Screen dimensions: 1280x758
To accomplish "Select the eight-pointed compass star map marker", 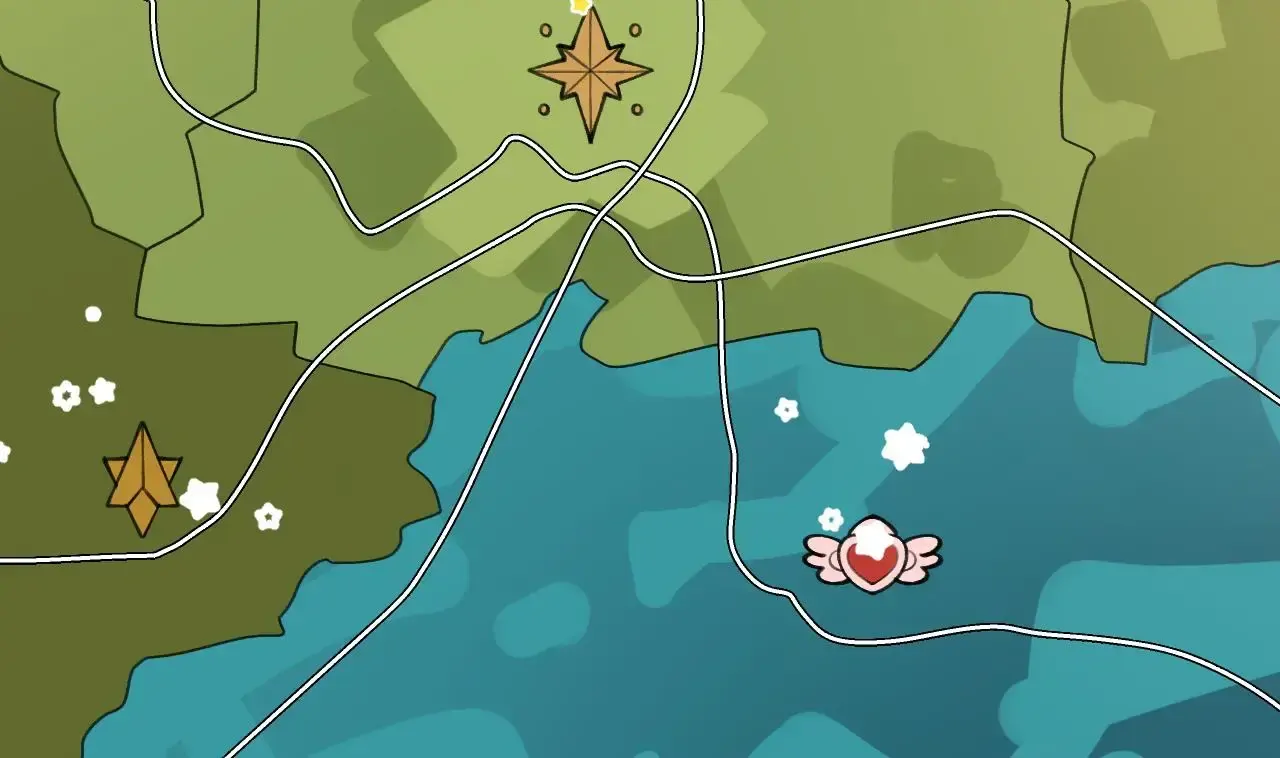I will click(590, 72).
